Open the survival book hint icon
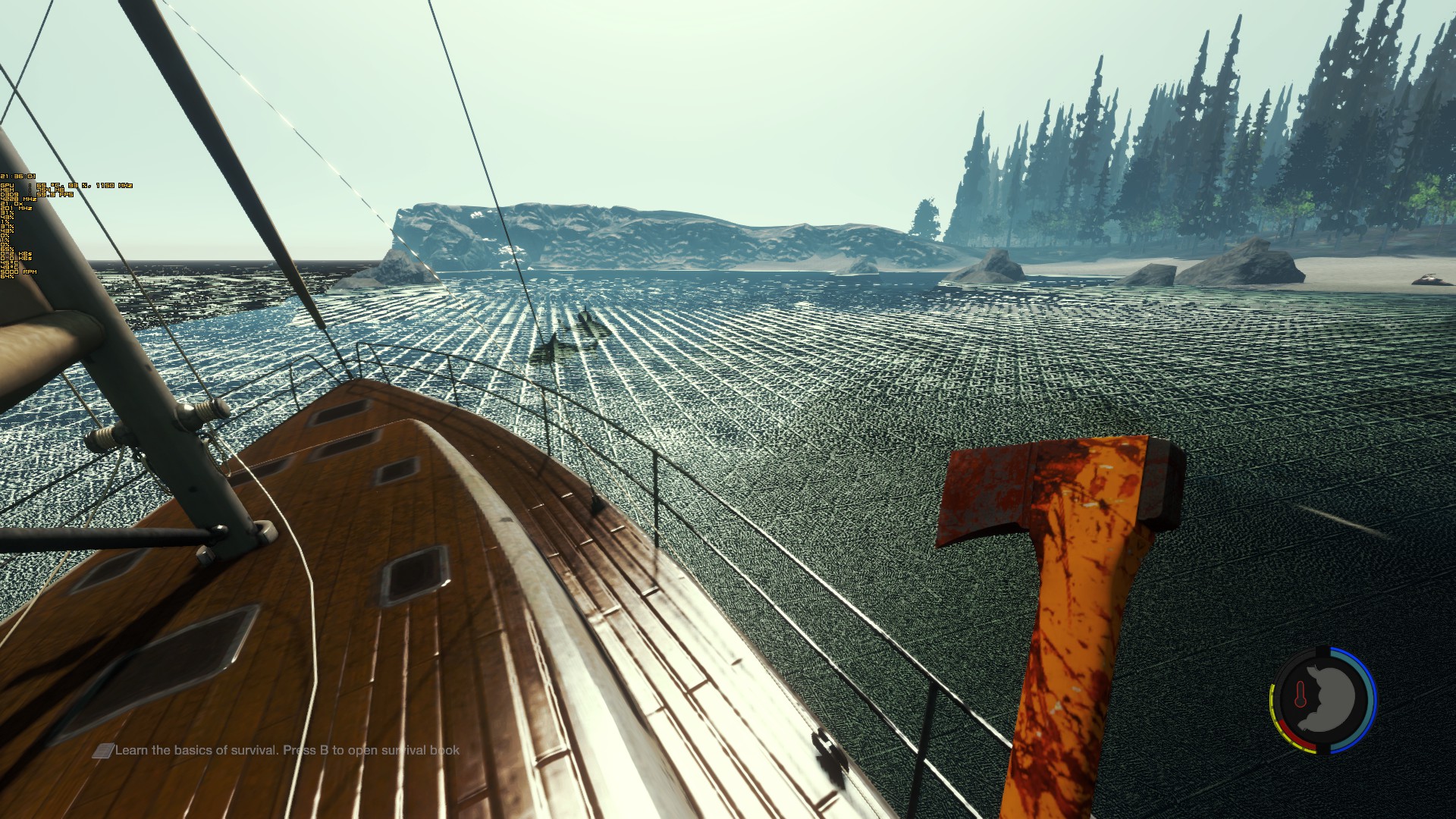Screen dimensions: 1456x819 tap(103, 751)
